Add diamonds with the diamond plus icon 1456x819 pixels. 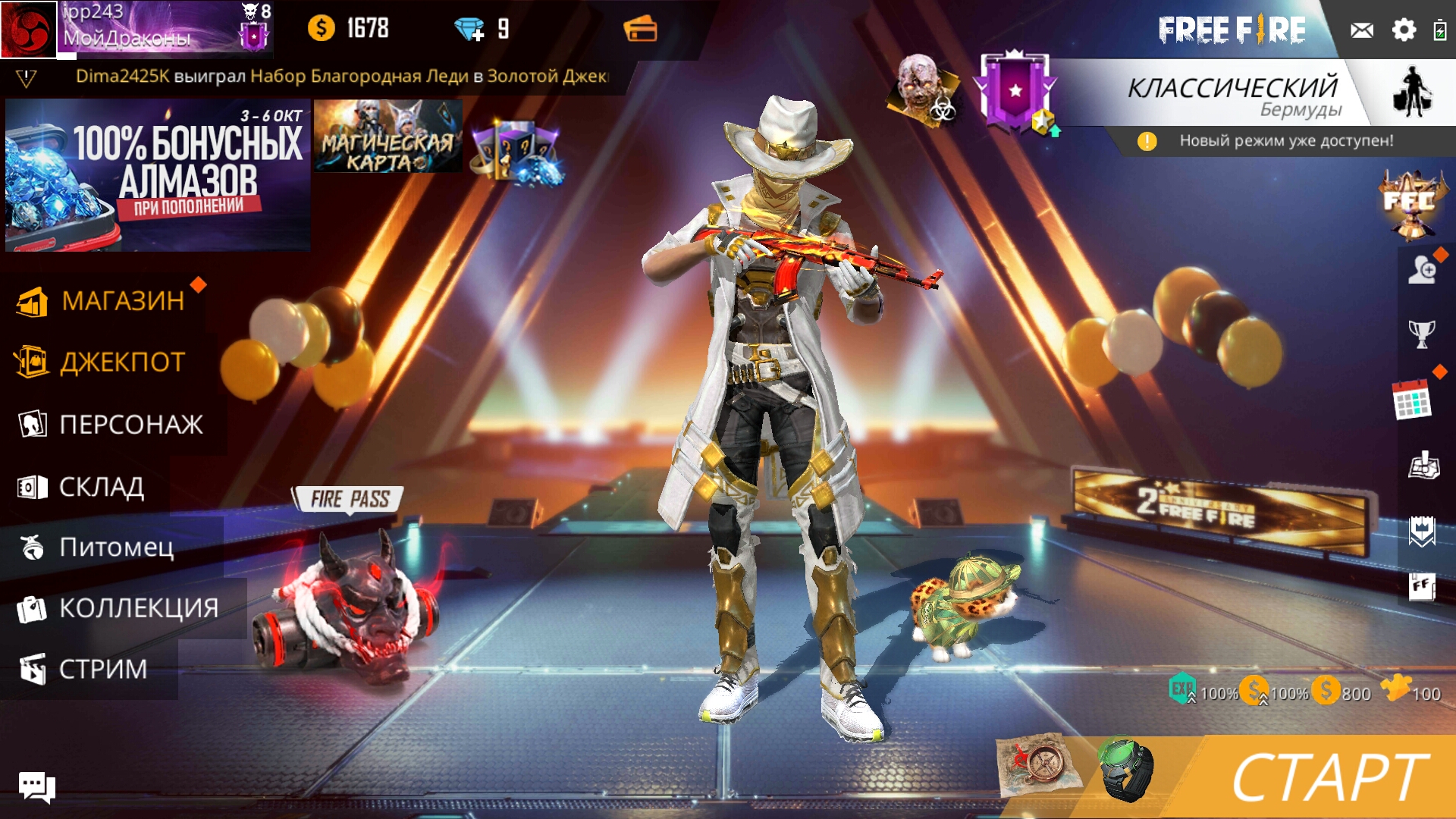click(470, 30)
